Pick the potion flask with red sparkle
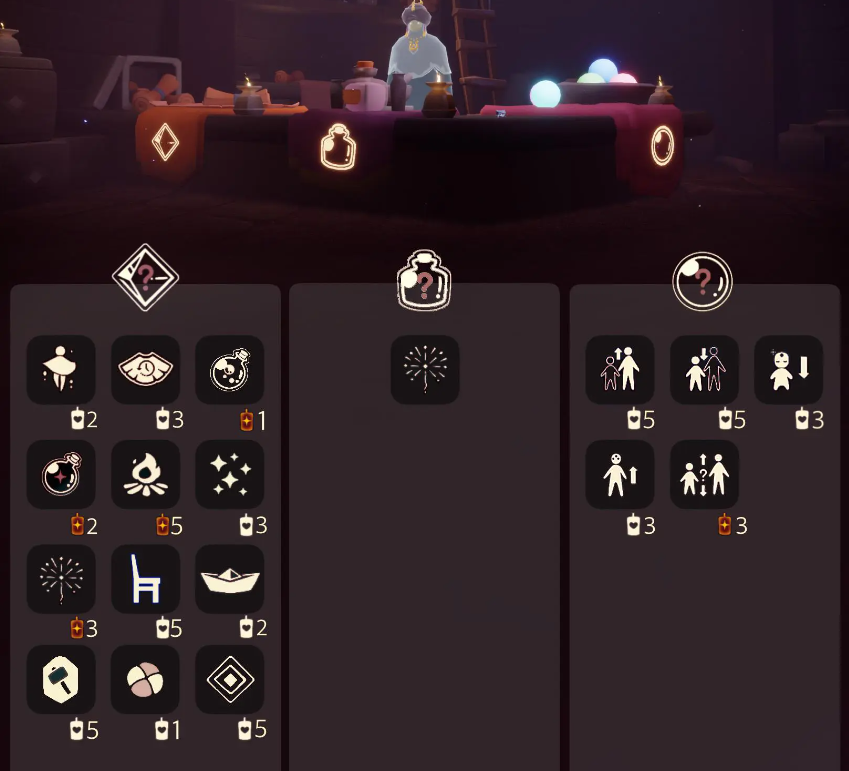The width and height of the screenshot is (849, 771). (61, 474)
